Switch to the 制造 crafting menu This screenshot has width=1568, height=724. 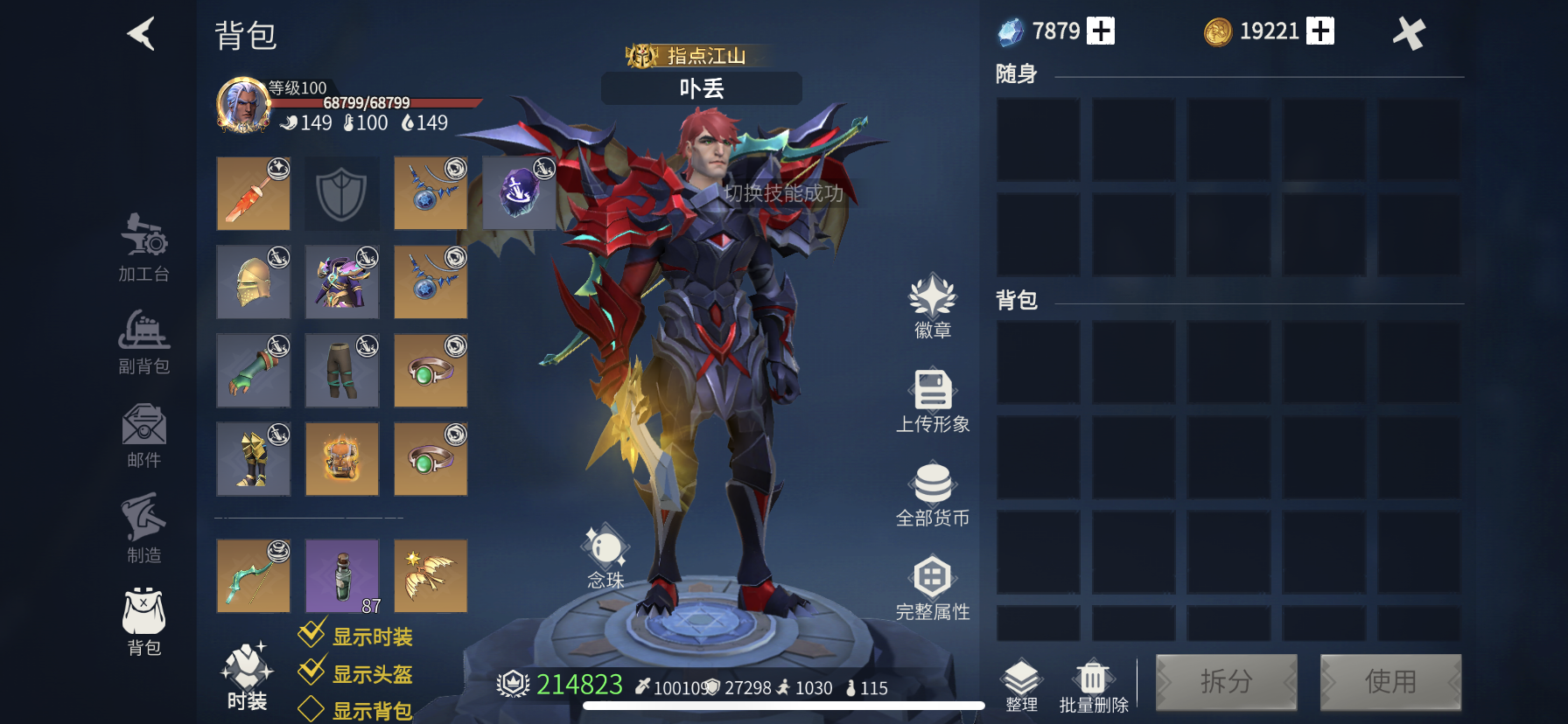point(144,528)
